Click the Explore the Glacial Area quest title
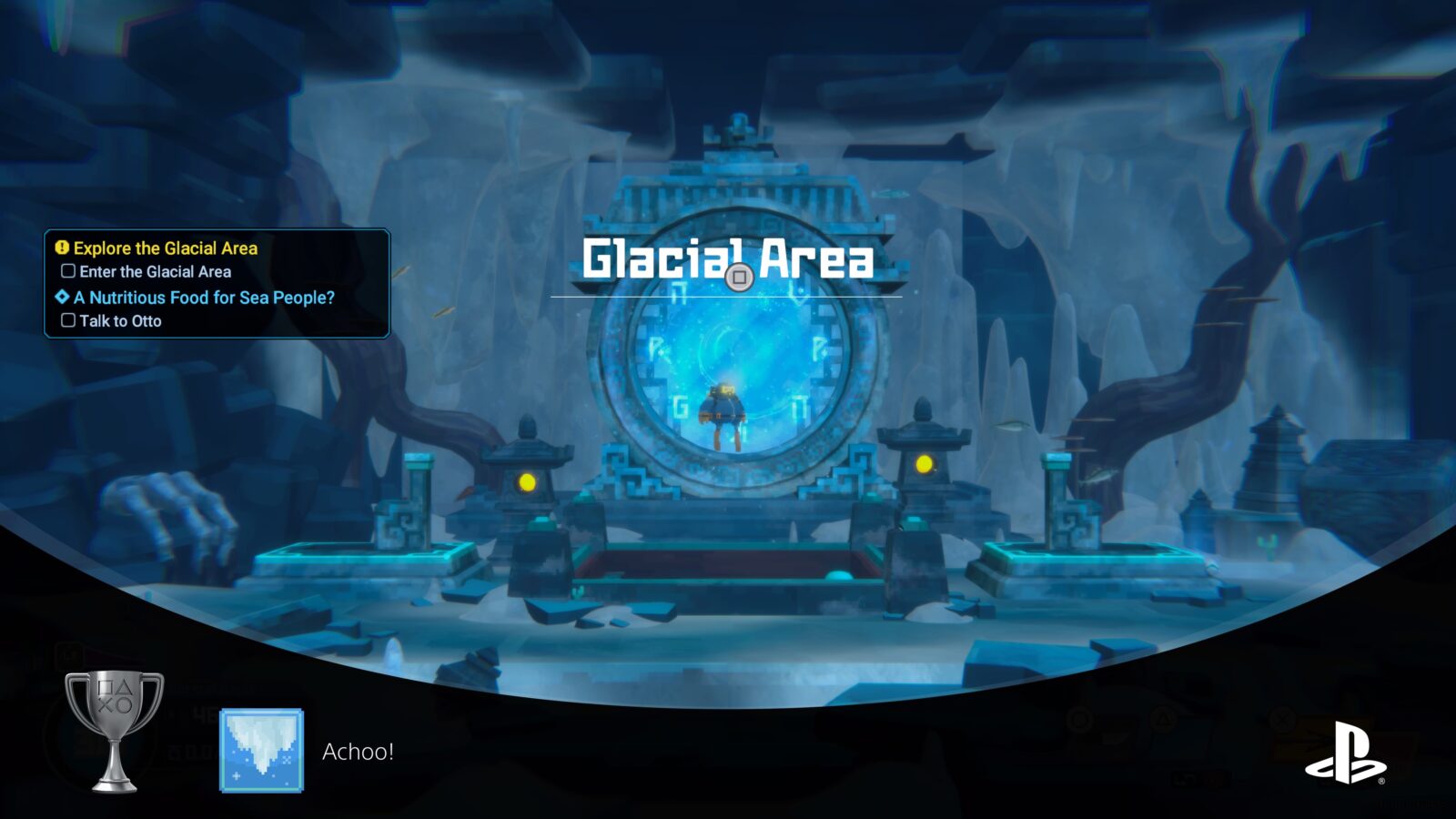Screen dimensions: 1456x819 [167, 248]
